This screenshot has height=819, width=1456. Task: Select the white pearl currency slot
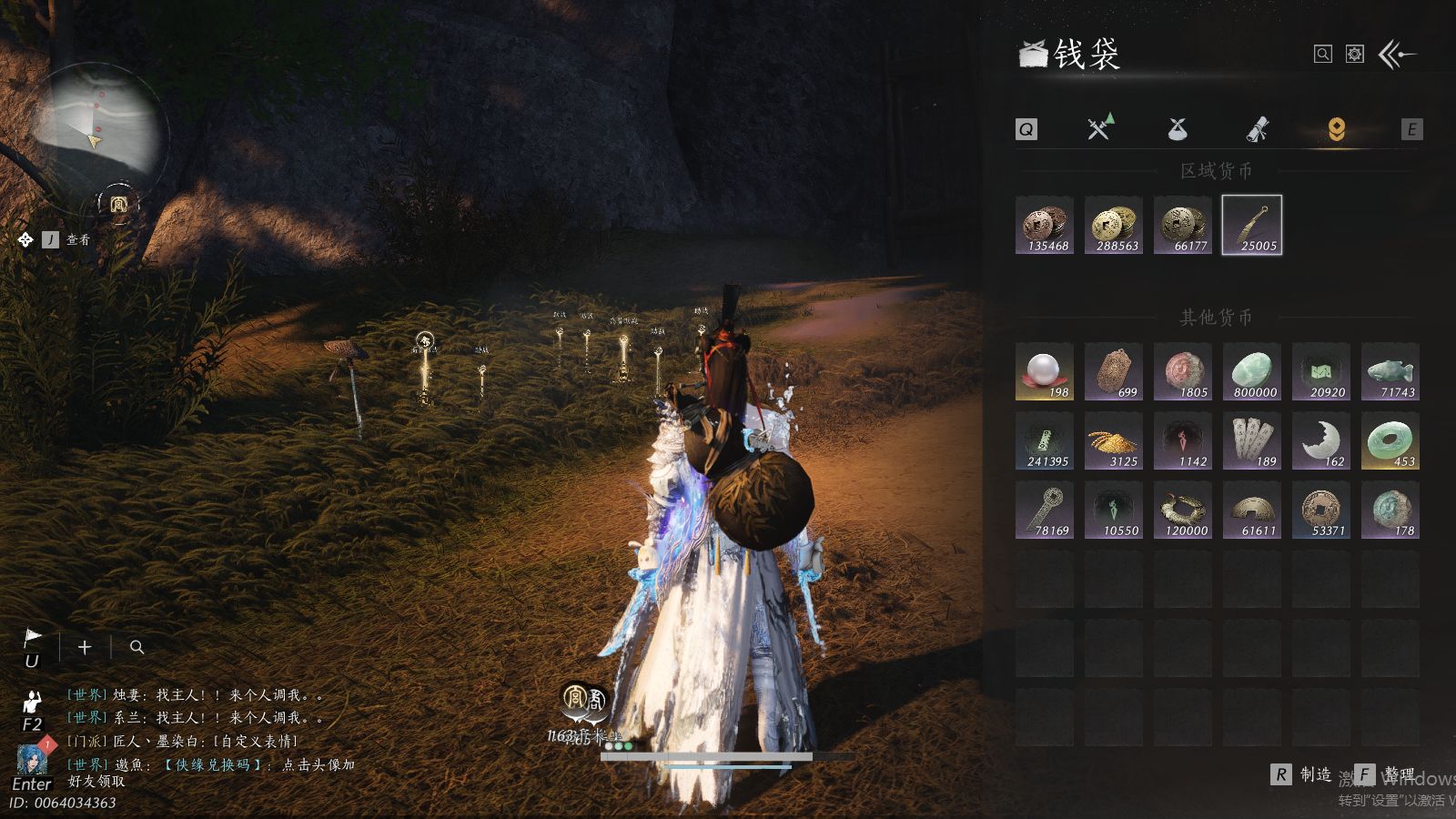(x=1045, y=371)
